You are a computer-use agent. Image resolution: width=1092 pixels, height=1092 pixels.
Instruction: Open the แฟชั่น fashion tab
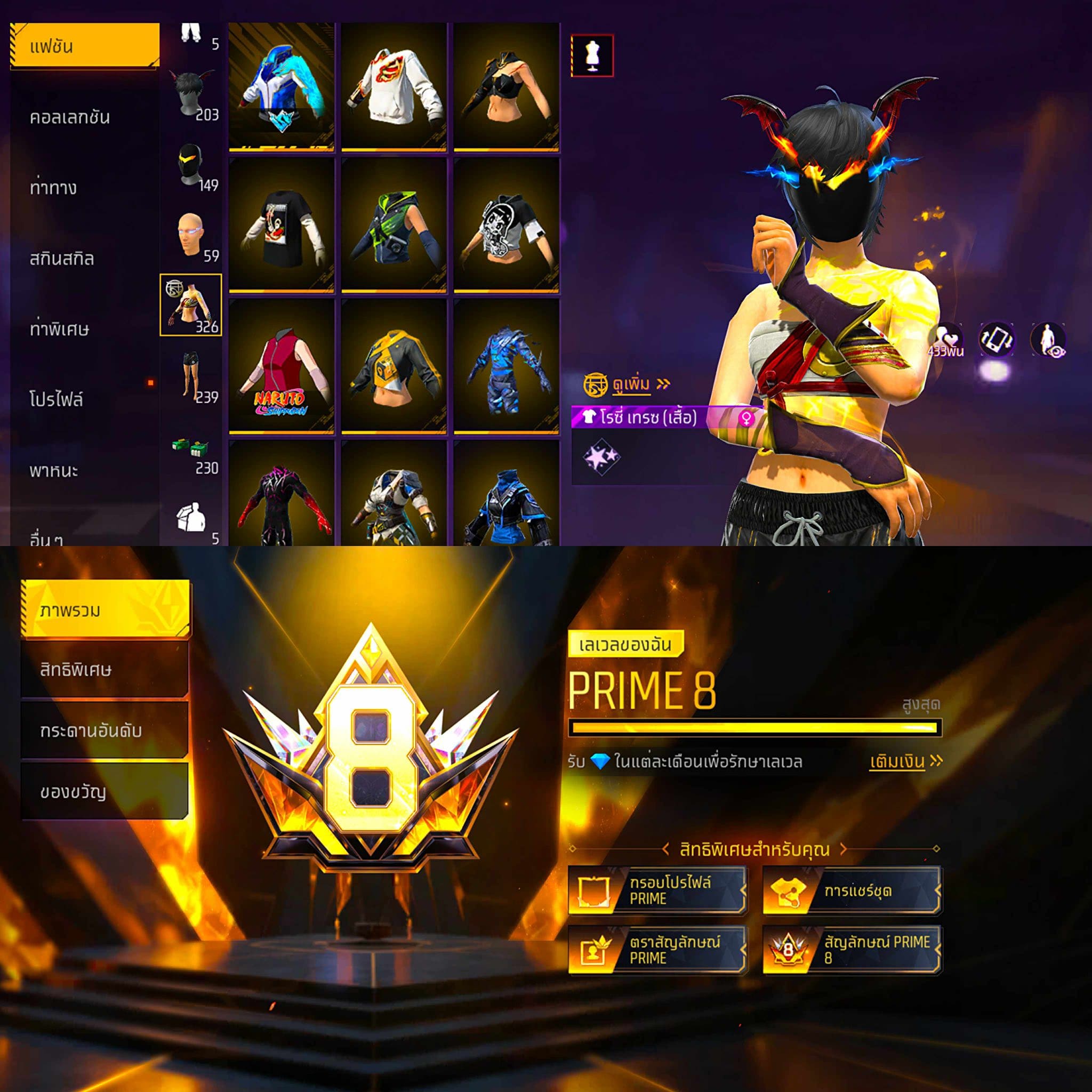pos(85,46)
